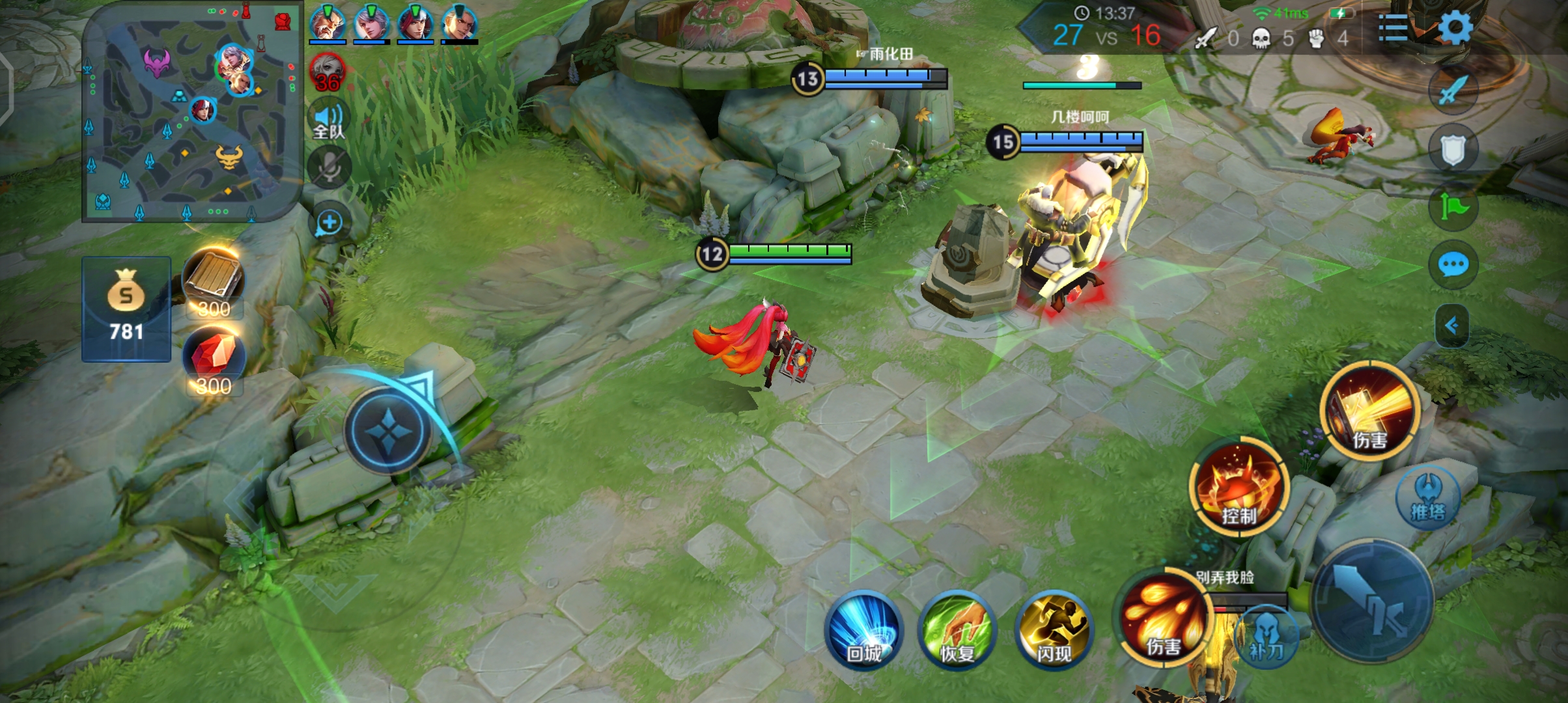Toggle the microphone button
Viewport: 1568px width, 703px height.
pos(329,168)
